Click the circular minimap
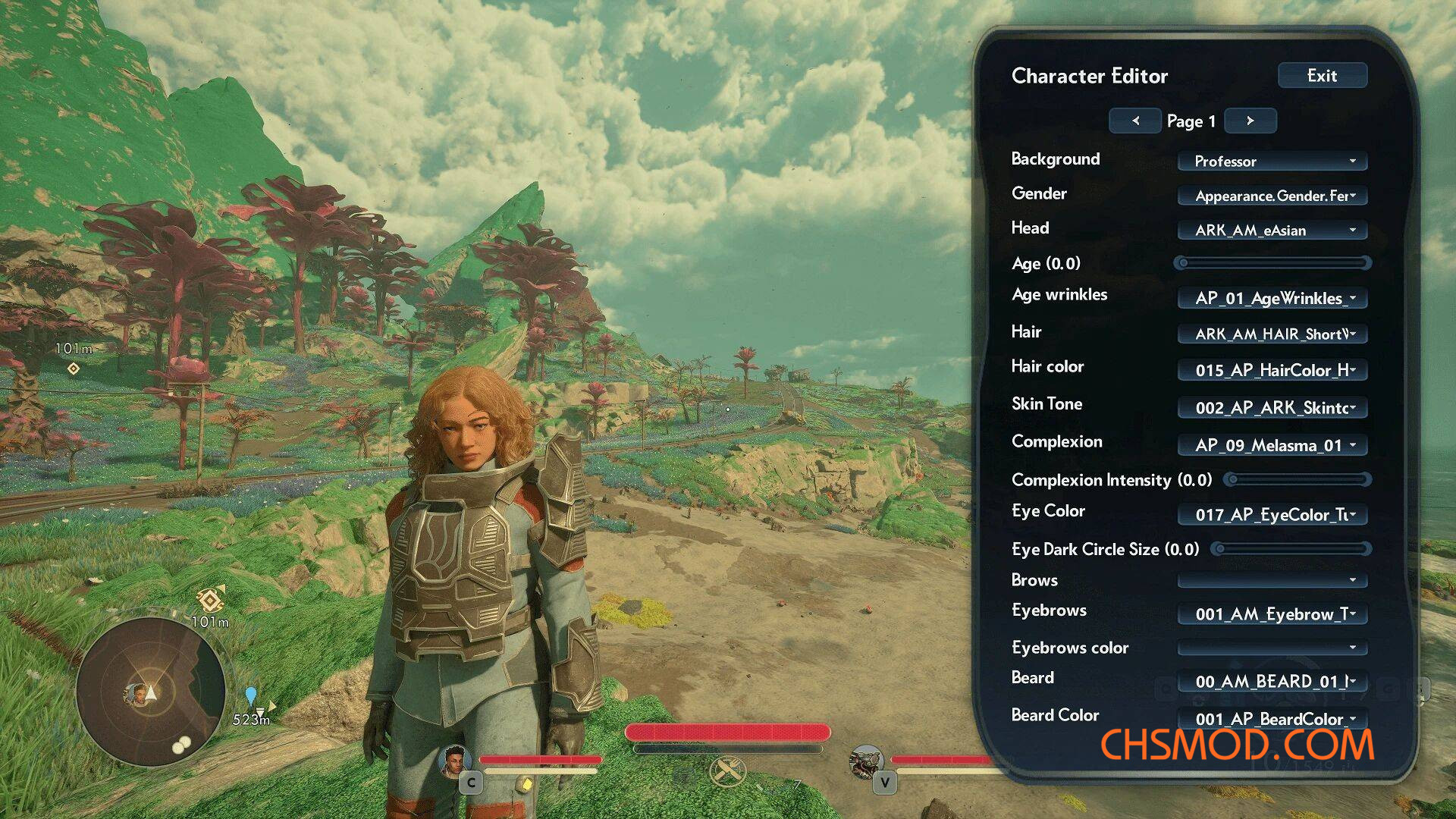The height and width of the screenshot is (819, 1456). coord(150,692)
